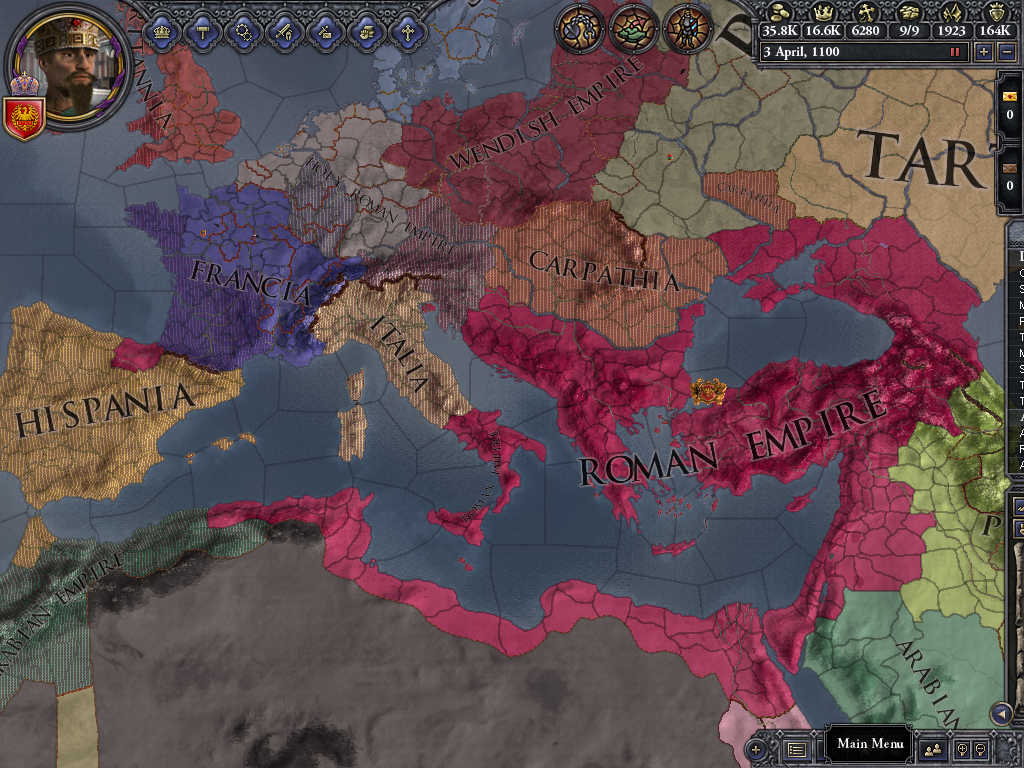This screenshot has height=768, width=1024.
Task: Open the cross religion tab
Action: pos(408,31)
